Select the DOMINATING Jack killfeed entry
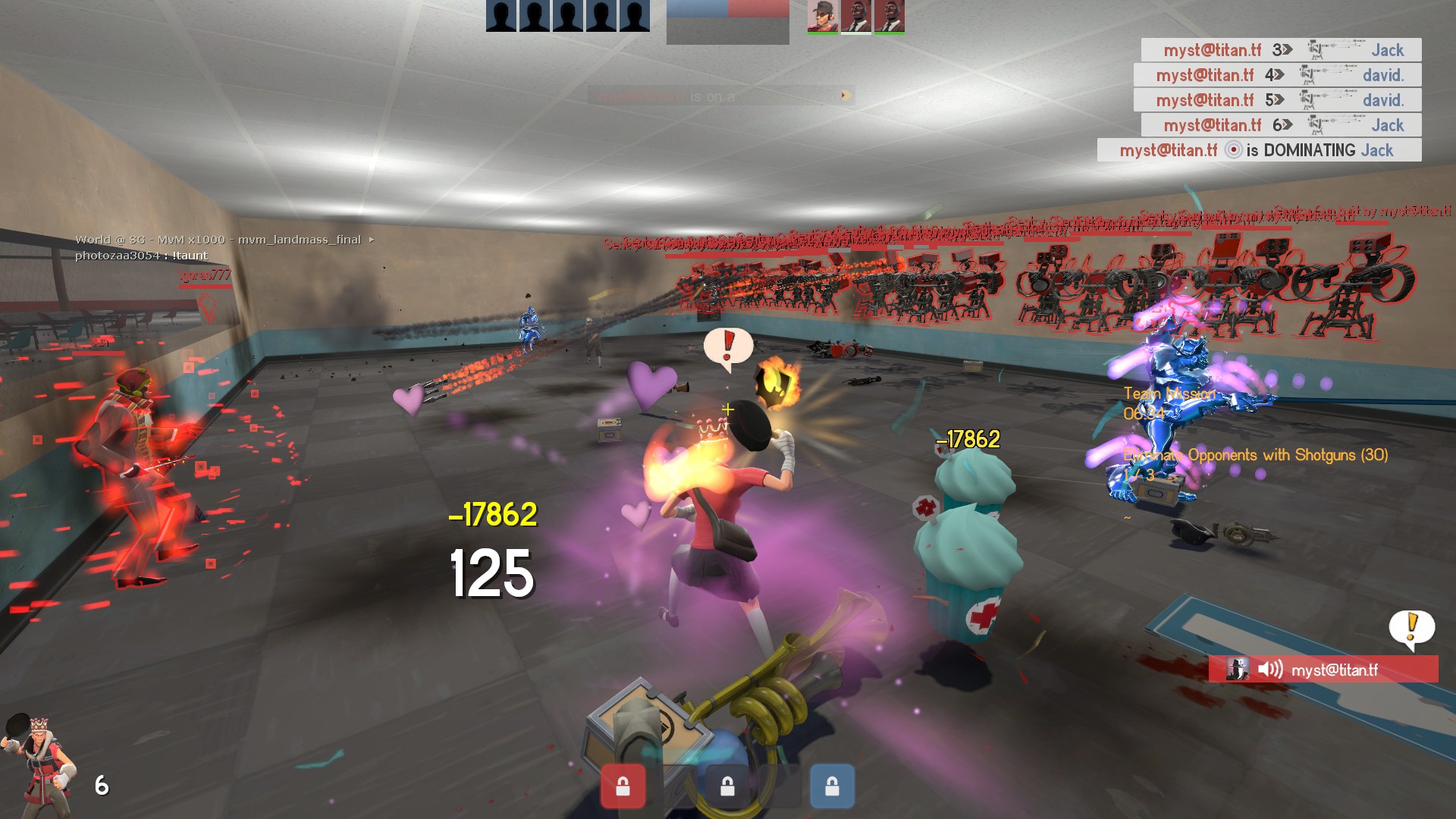Image resolution: width=1456 pixels, height=819 pixels. (1259, 150)
